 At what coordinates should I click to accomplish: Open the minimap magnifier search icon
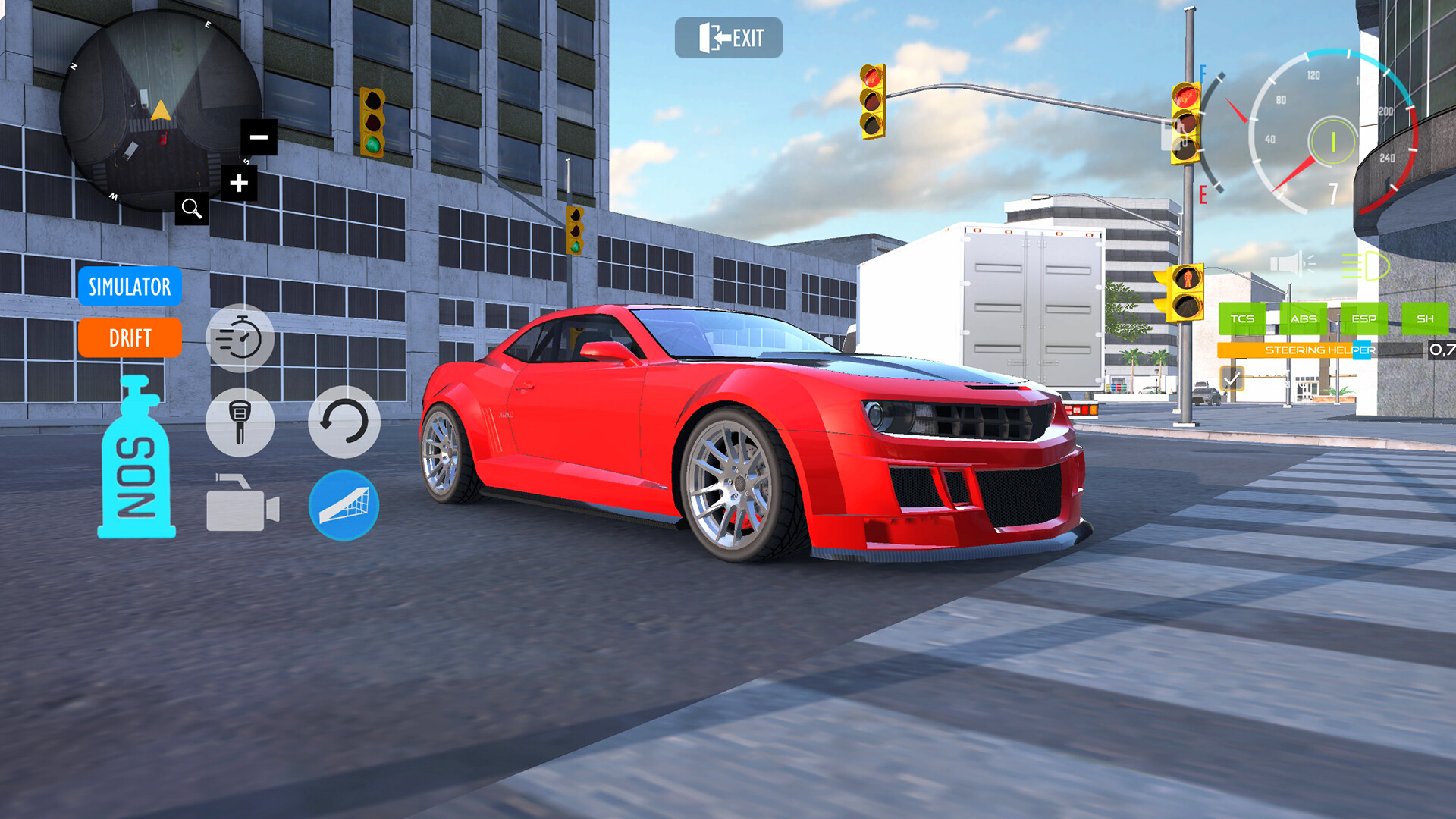190,208
